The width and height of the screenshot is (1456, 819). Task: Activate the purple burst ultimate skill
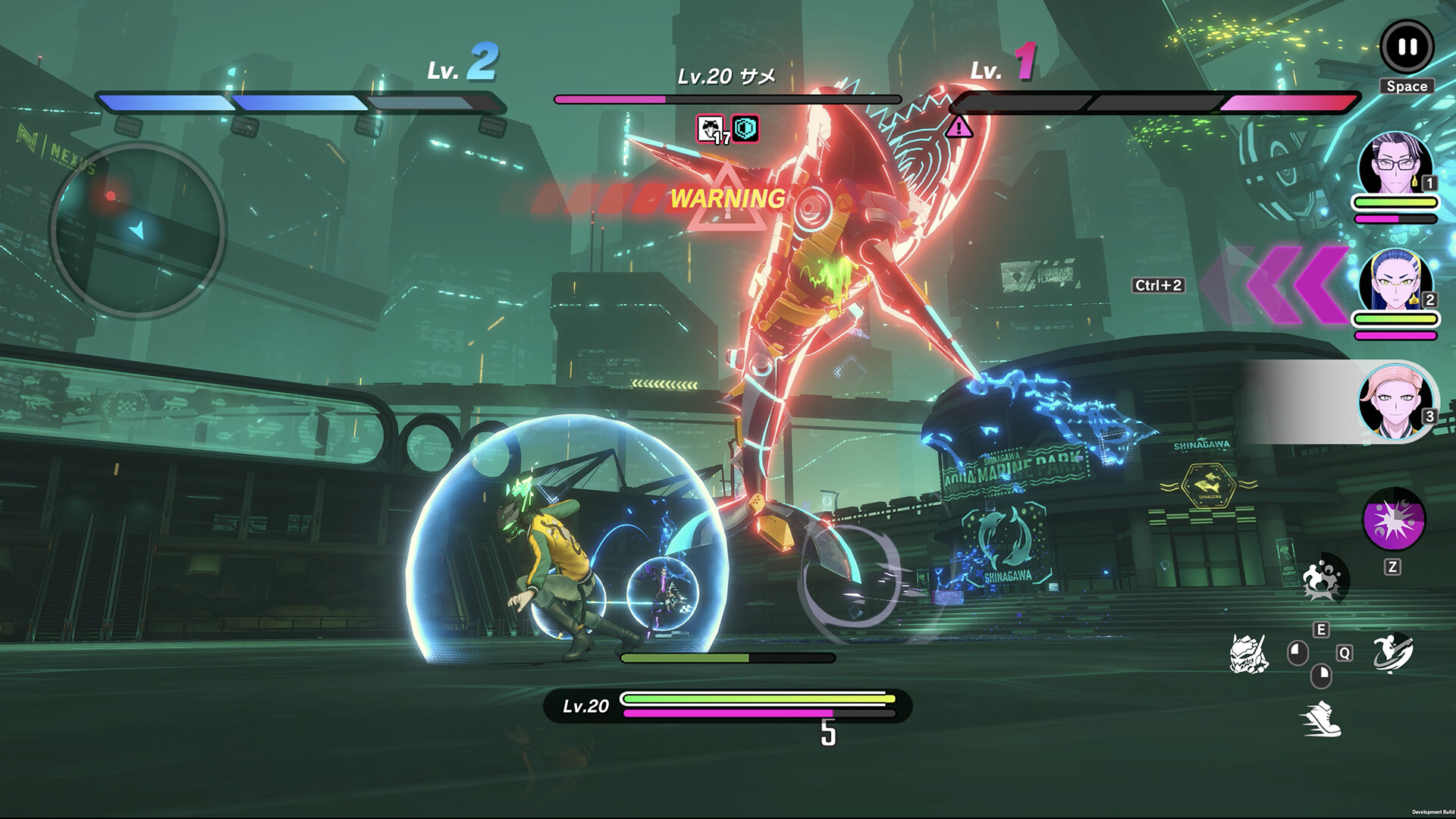point(1394,520)
